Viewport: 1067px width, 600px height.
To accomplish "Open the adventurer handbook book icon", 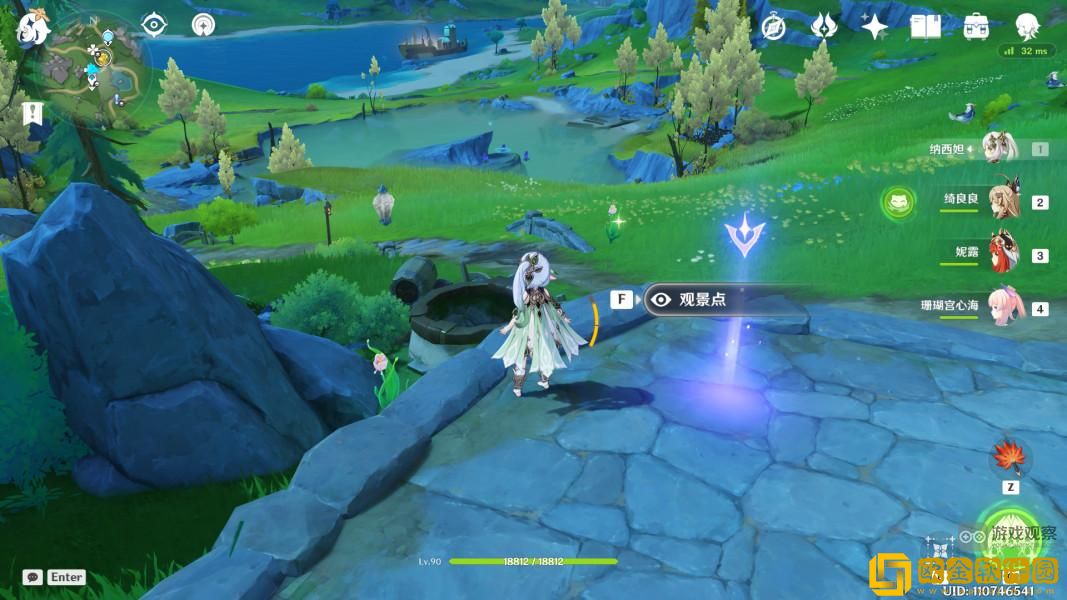I will pyautogui.click(x=925, y=27).
